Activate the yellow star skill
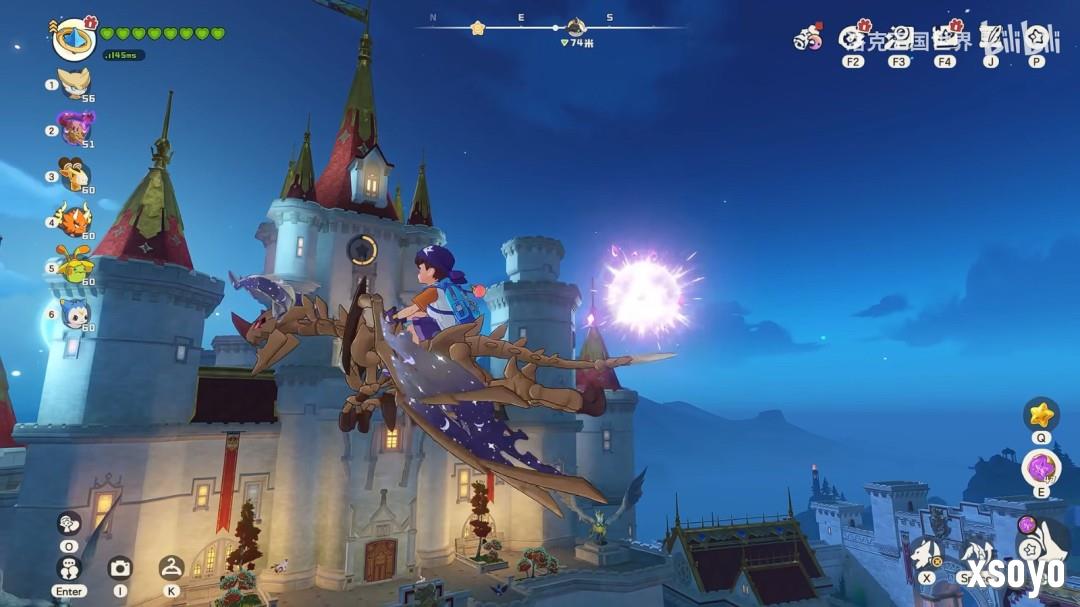The image size is (1080, 607). pyautogui.click(x=1041, y=414)
